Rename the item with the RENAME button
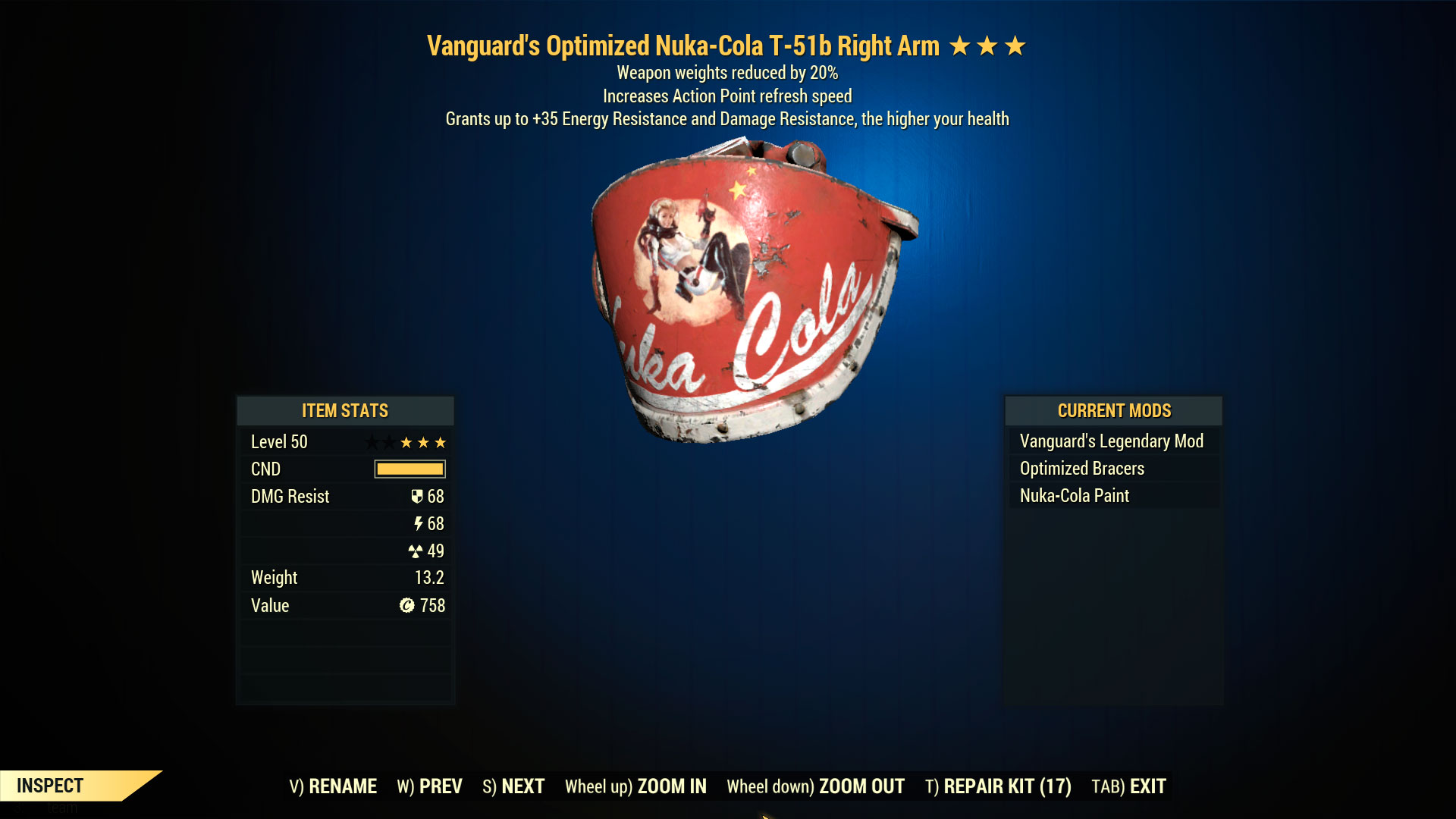 (333, 786)
